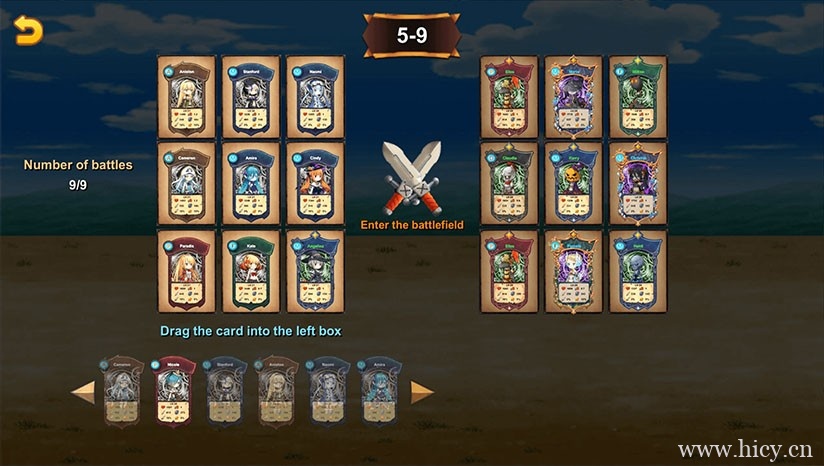This screenshot has height=466, width=824.
Task: Select the Paradis card
Action: coord(187,271)
